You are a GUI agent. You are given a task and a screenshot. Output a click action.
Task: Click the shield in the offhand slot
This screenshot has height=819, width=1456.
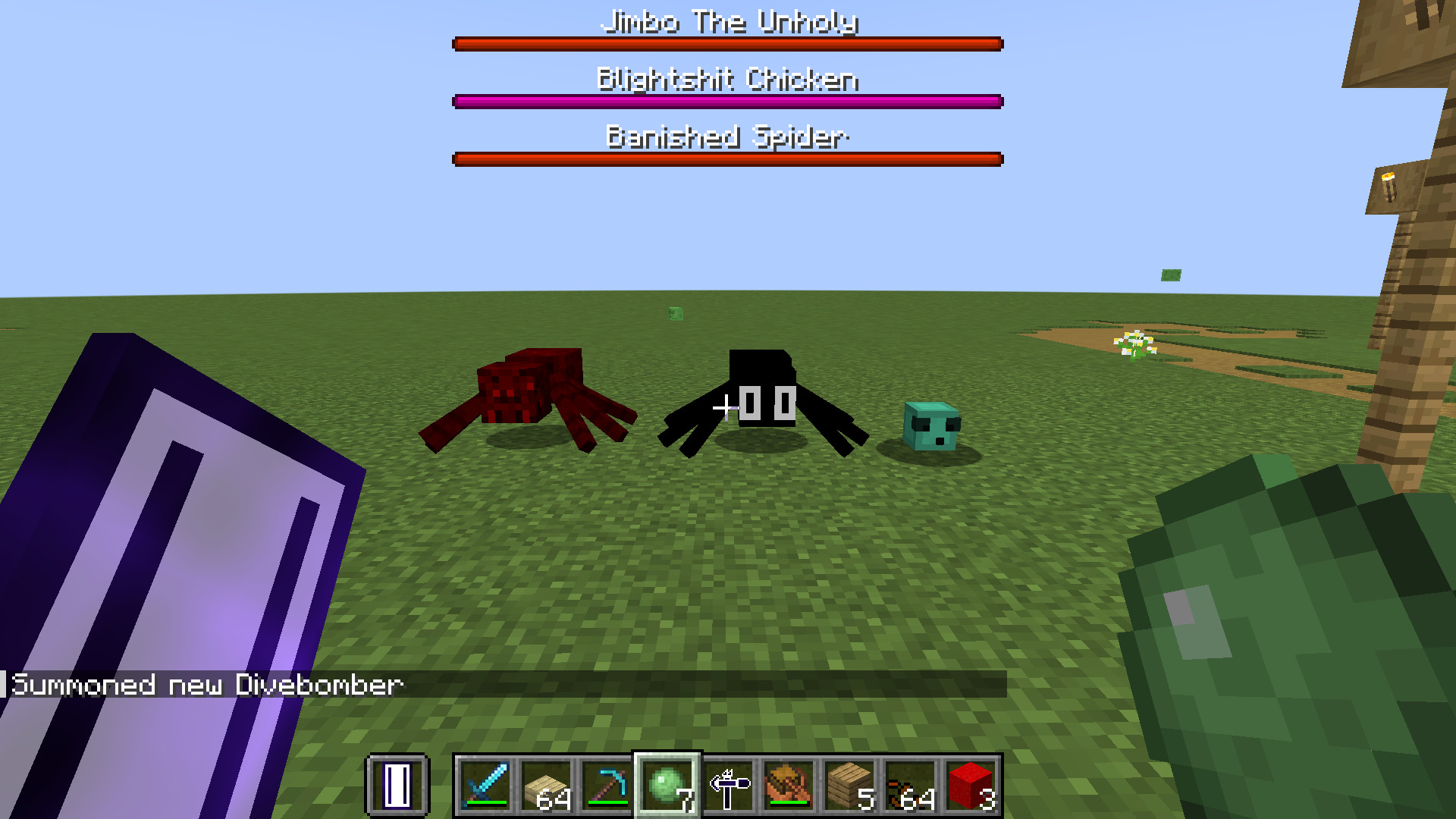tap(398, 786)
